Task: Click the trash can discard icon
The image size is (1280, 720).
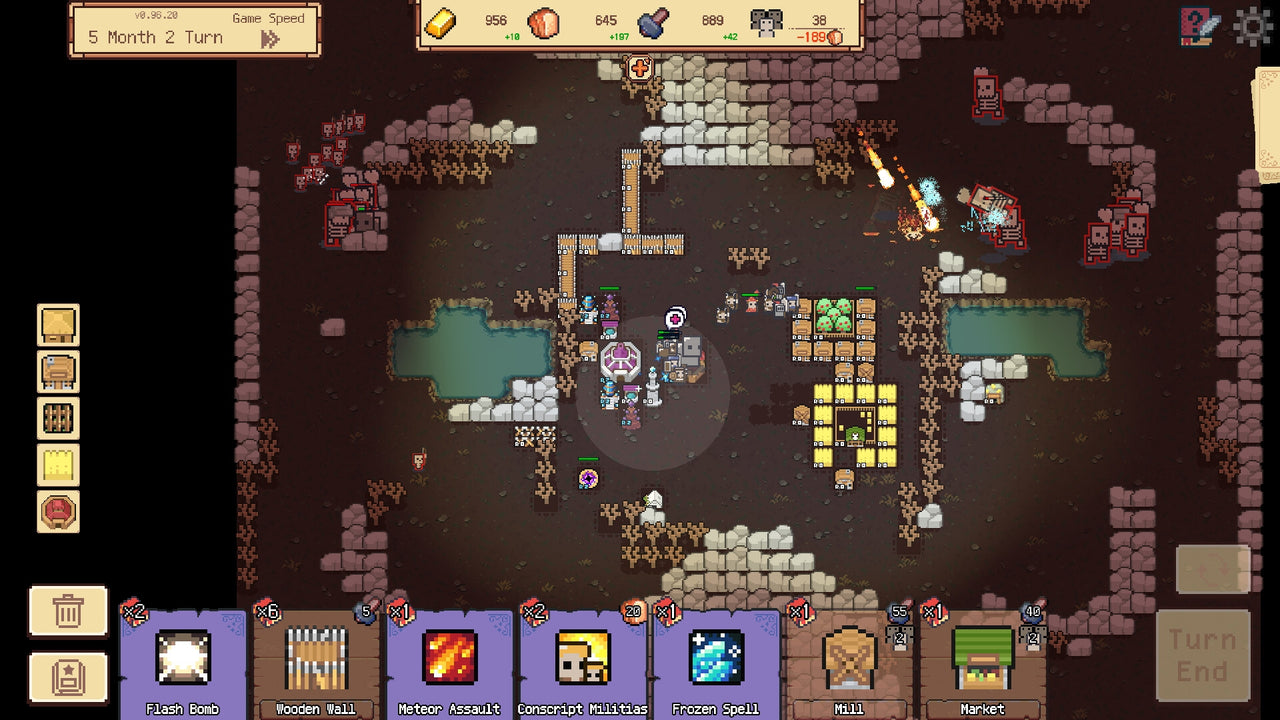Action: pyautogui.click(x=67, y=610)
